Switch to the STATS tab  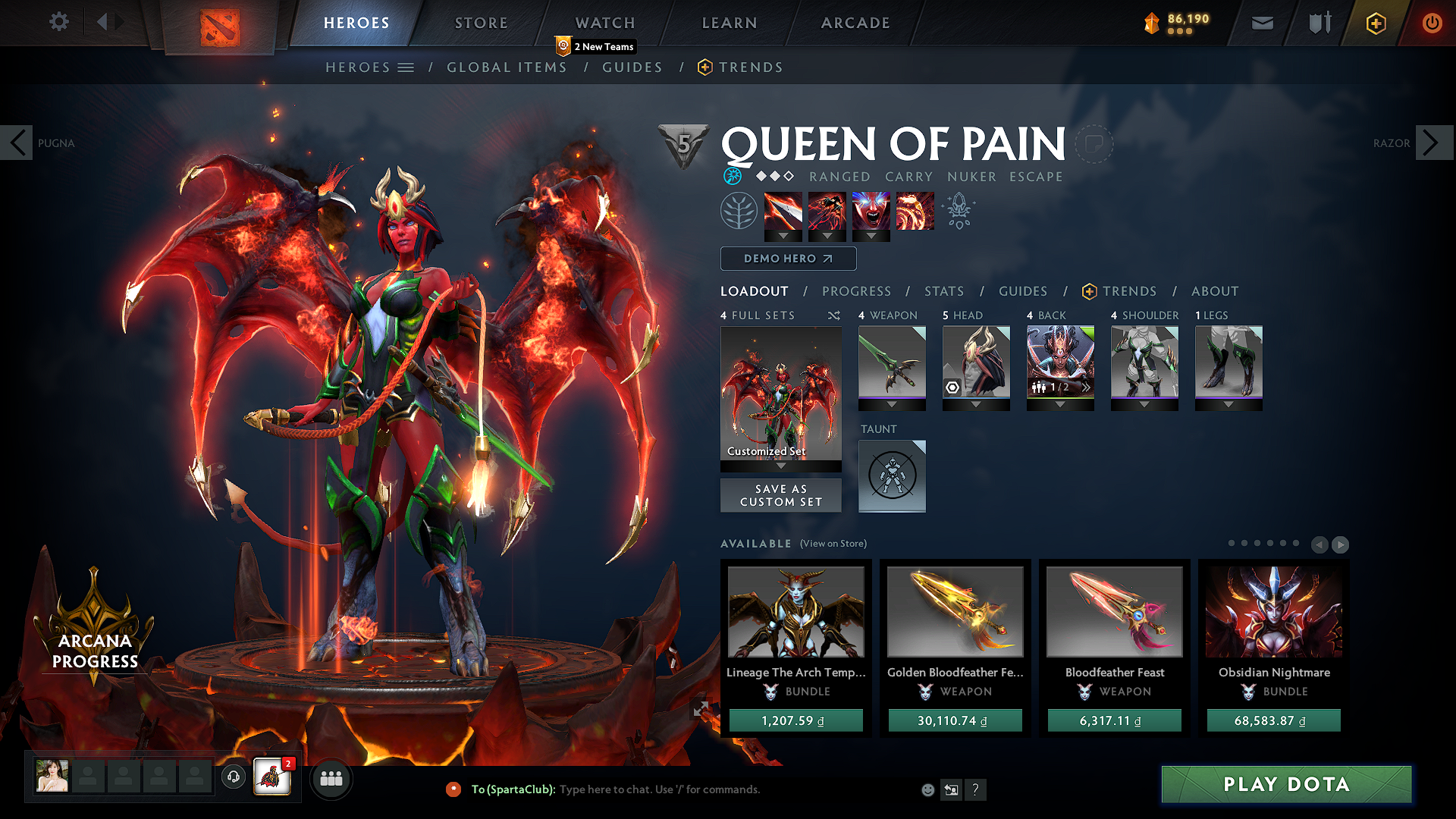click(x=943, y=291)
